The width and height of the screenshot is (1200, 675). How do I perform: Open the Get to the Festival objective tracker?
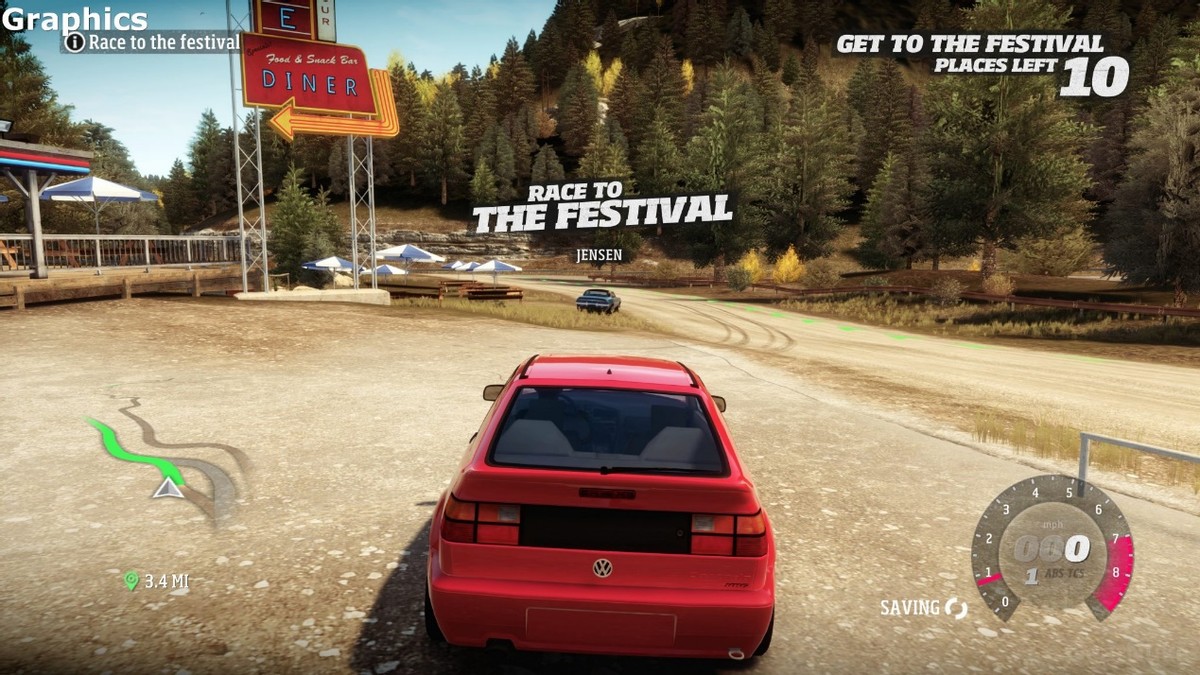pyautogui.click(x=981, y=62)
